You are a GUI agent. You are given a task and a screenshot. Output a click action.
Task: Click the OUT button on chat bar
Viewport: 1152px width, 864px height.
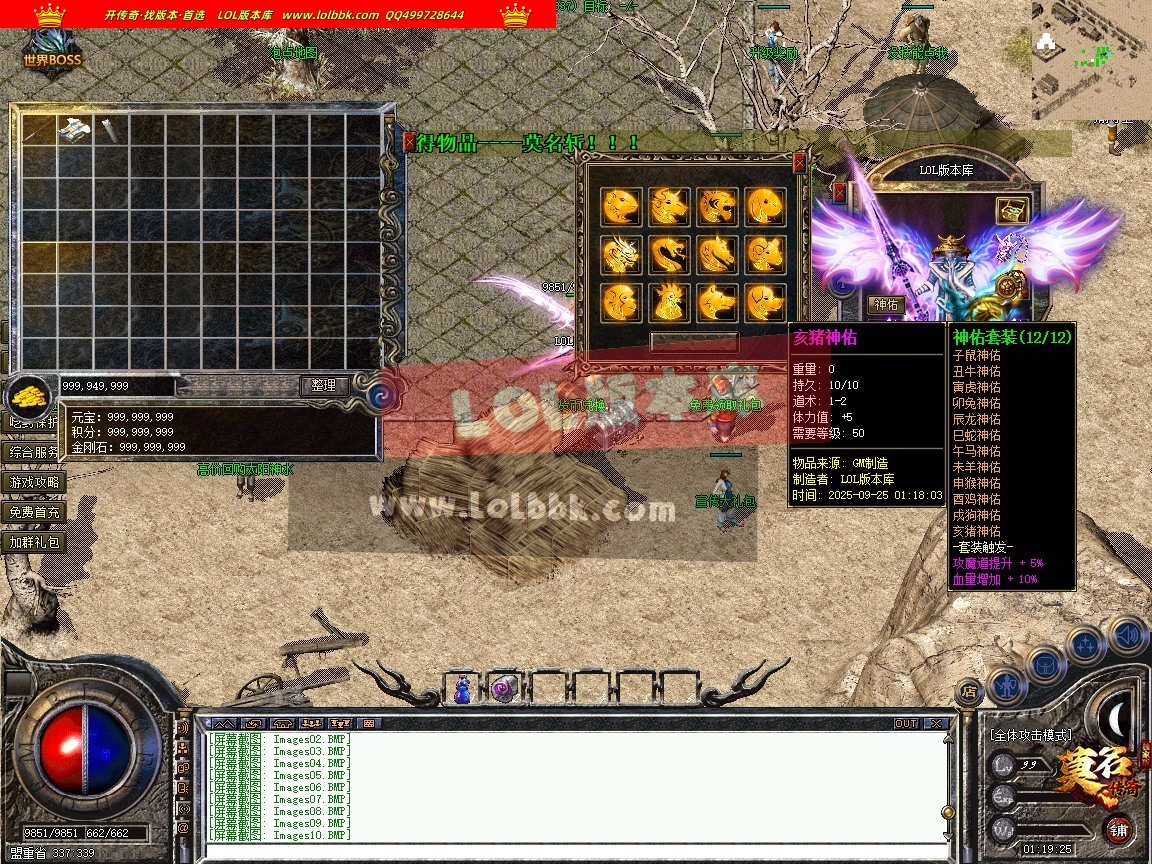point(906,723)
